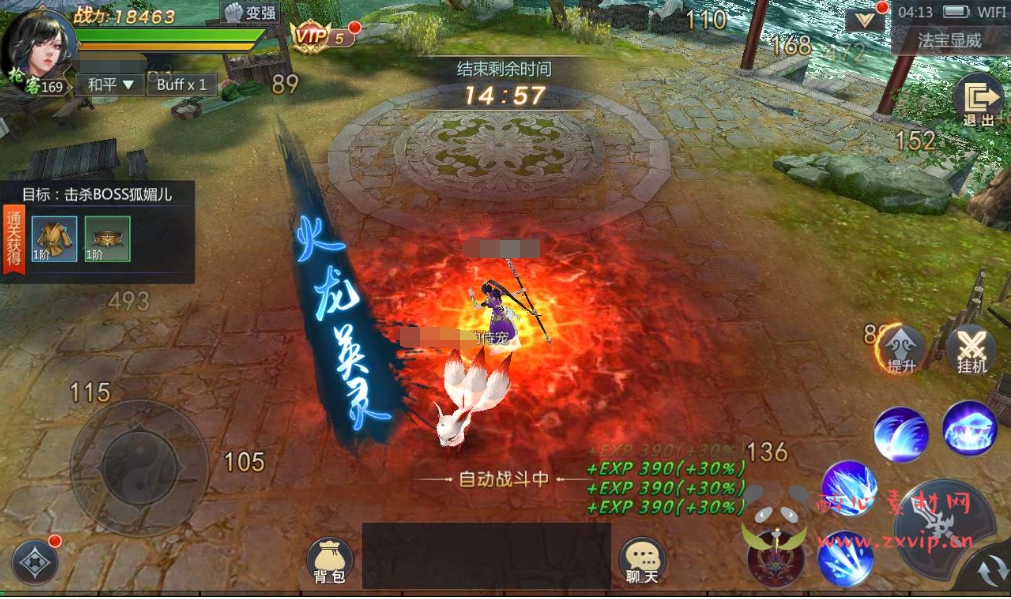1011x599 pixels.
Task: Open the bottom-left diamond menu icon
Action: pyautogui.click(x=35, y=562)
